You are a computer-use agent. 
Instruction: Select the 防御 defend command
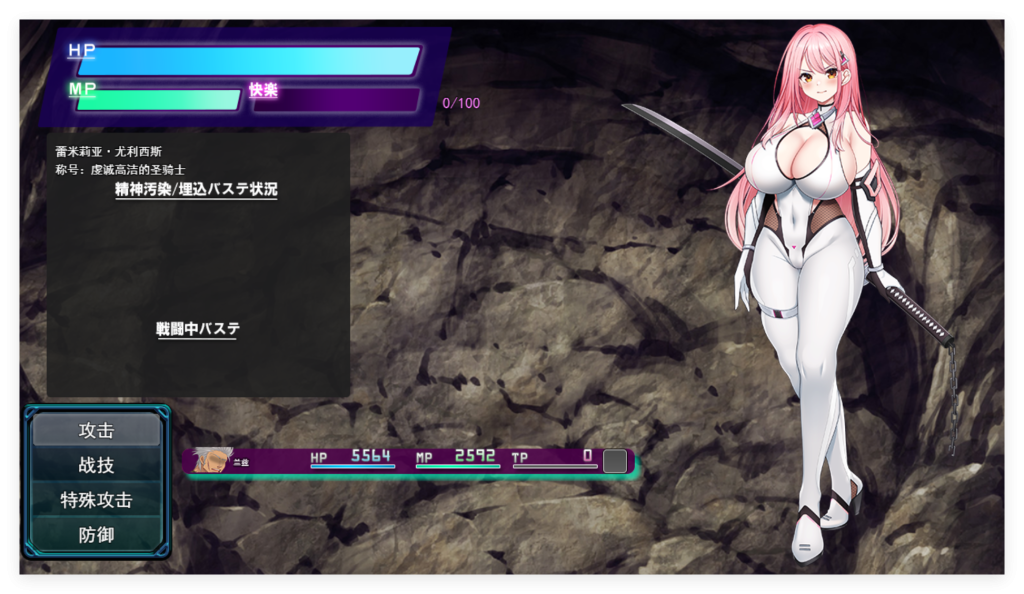tap(96, 535)
